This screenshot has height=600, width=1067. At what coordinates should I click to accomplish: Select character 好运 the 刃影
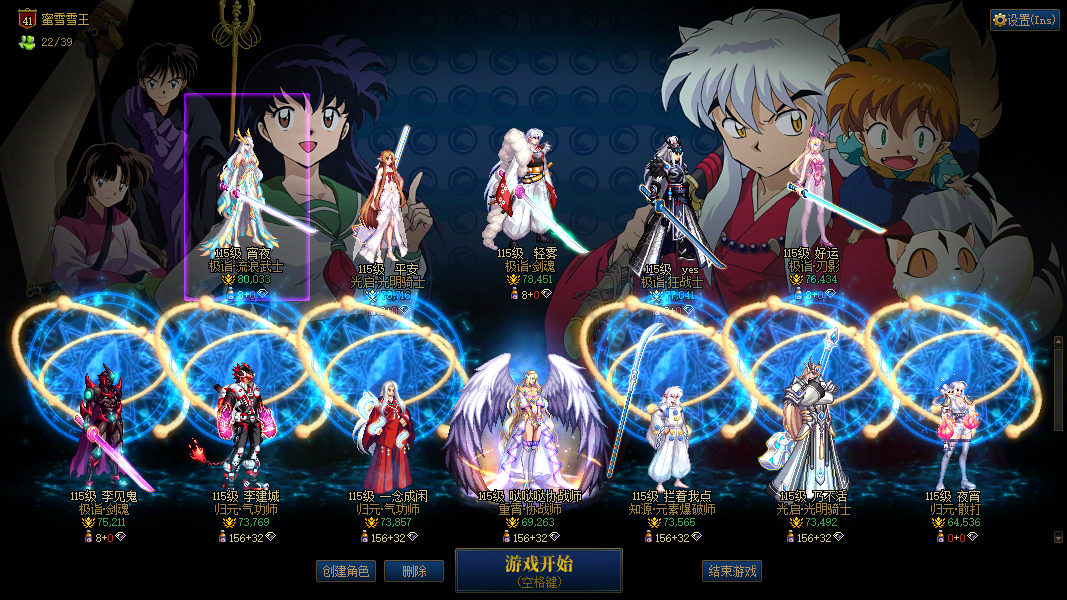pyautogui.click(x=810, y=195)
